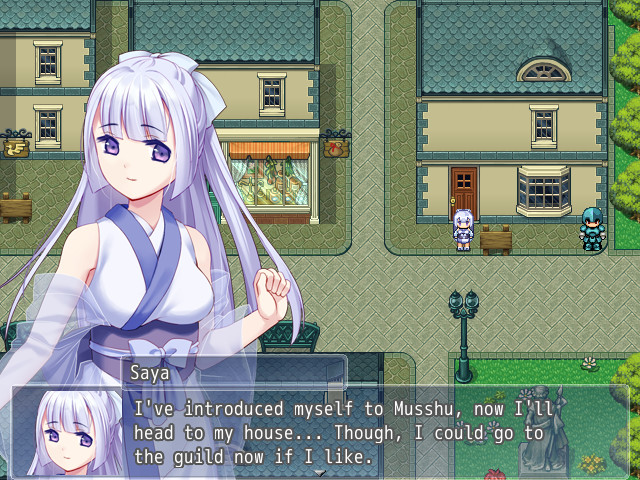Click the dialogue continue arrow indicator
The image size is (640, 480).
(x=320, y=473)
